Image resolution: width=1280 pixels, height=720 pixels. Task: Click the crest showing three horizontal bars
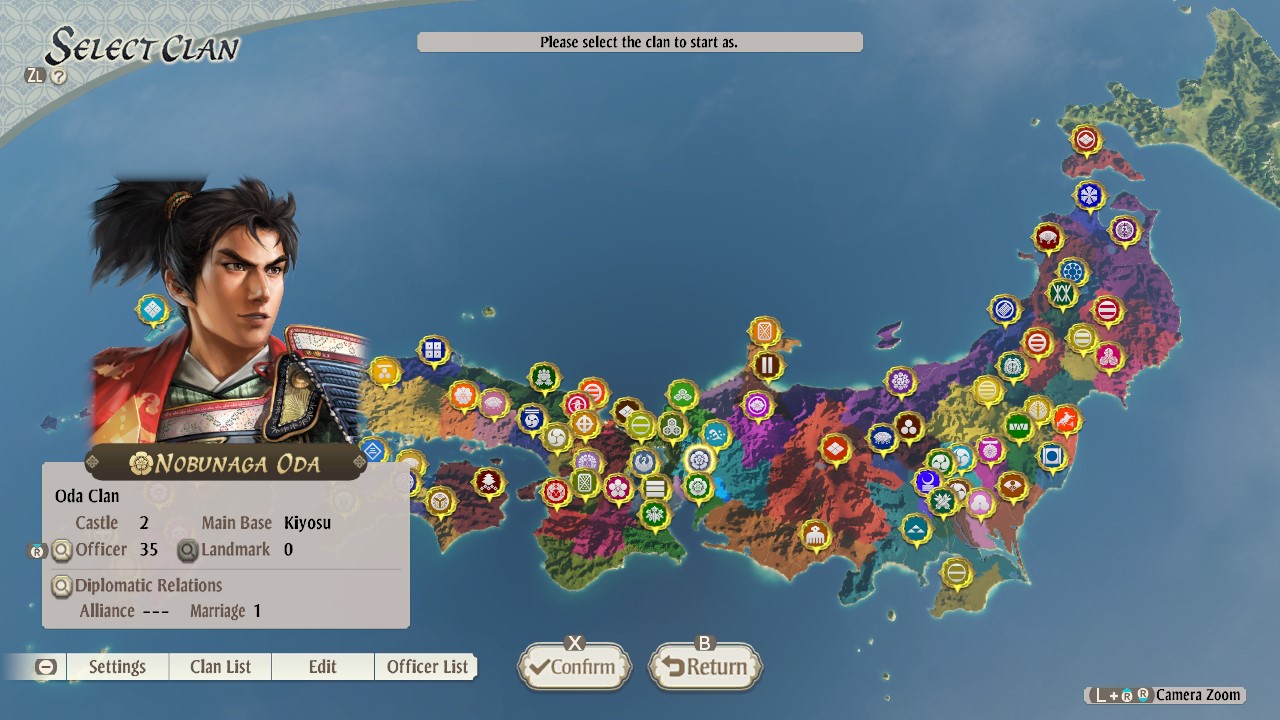[x=655, y=486]
